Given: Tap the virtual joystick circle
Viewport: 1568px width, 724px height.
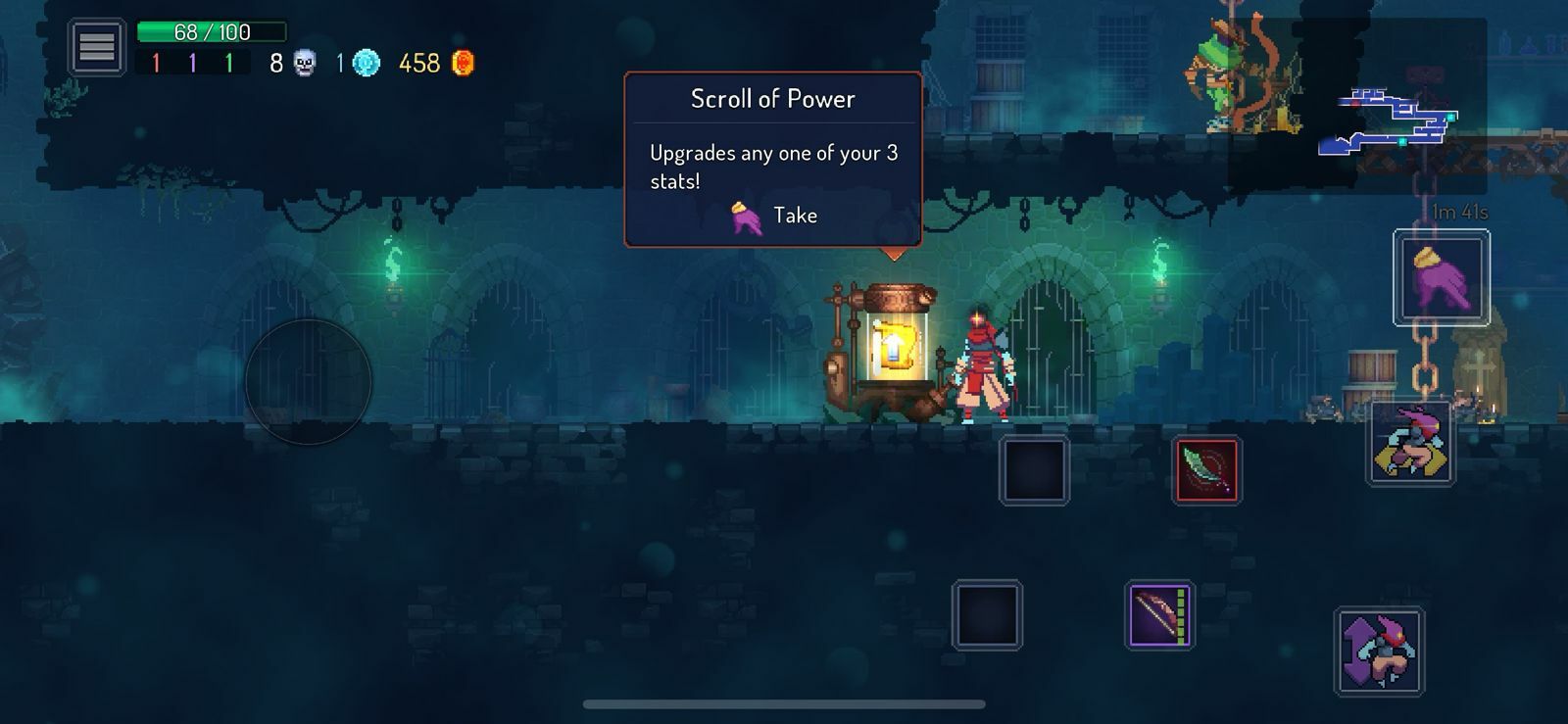Looking at the screenshot, I should pos(309,382).
